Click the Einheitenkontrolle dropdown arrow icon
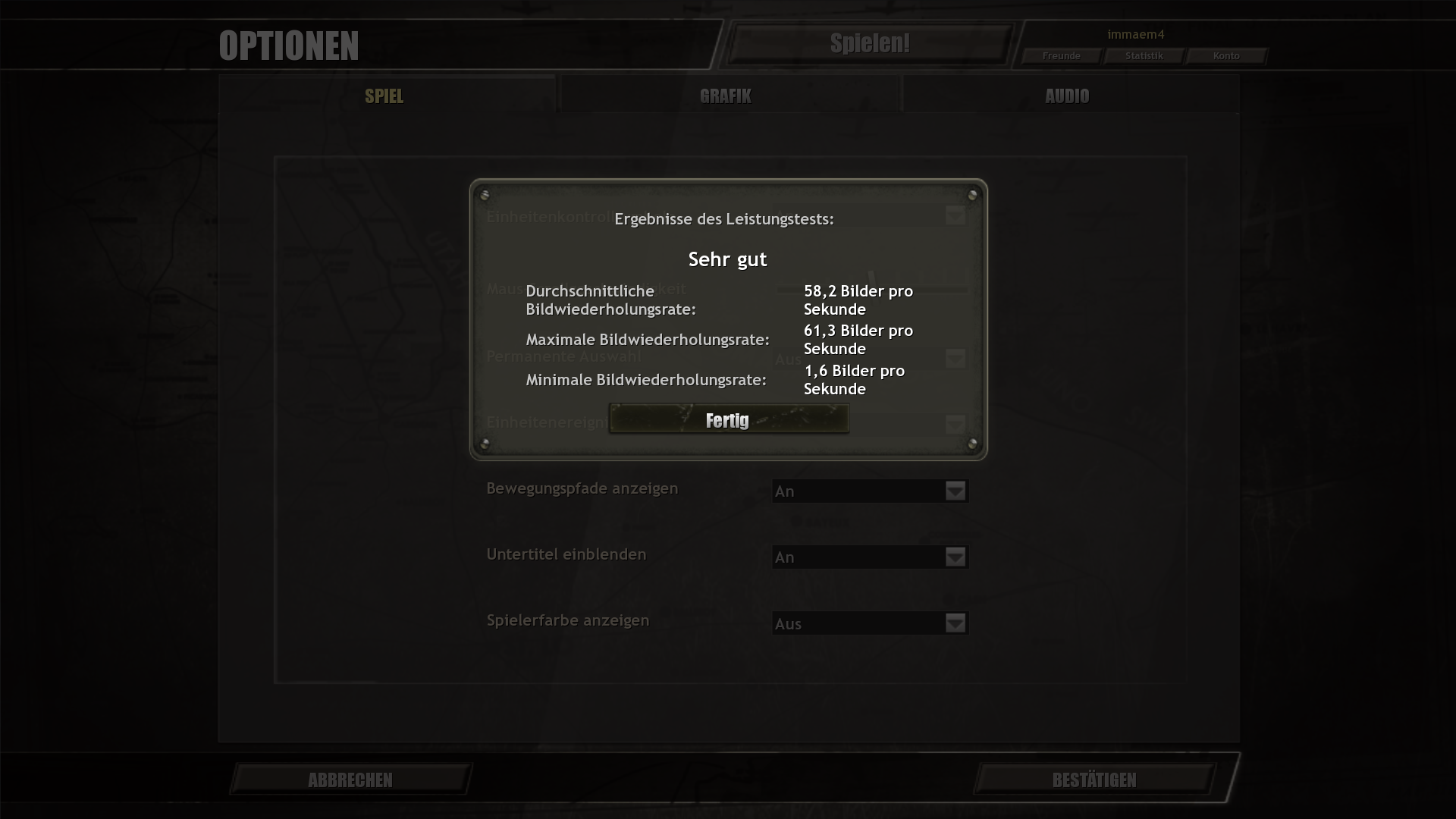Viewport: 1456px width, 819px height. click(x=955, y=216)
